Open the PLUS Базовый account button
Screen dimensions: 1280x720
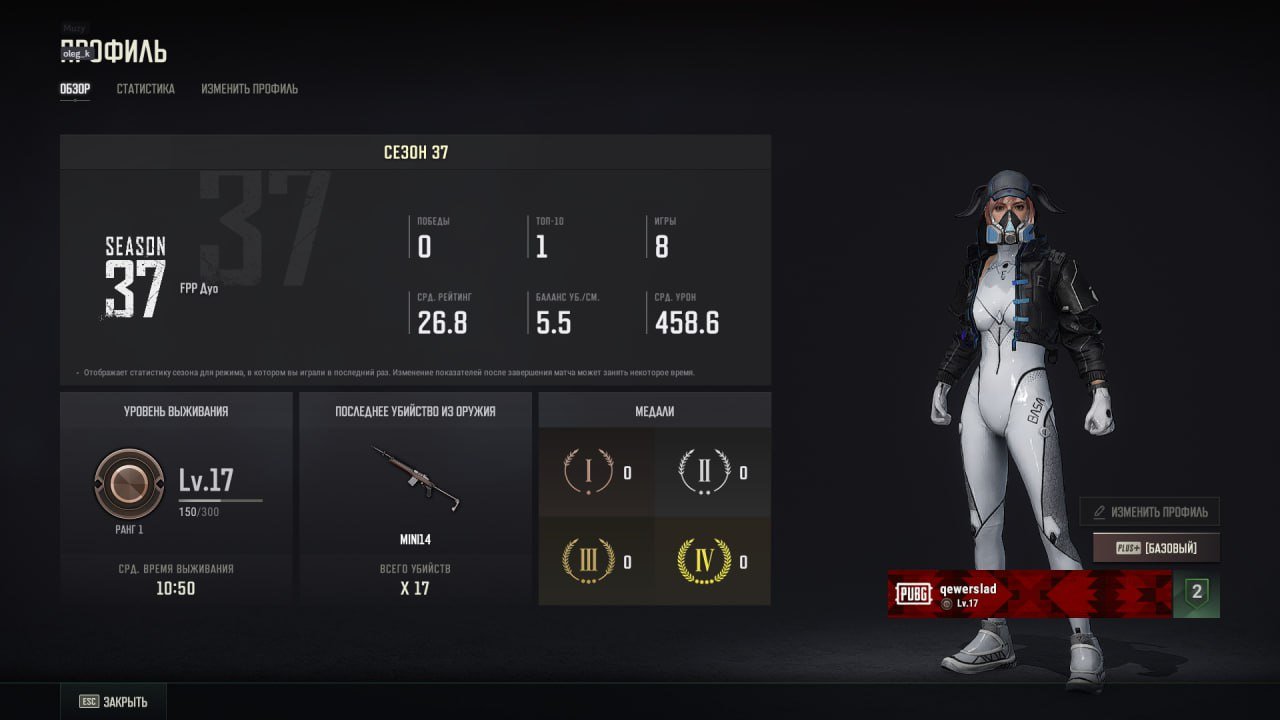click(x=1155, y=548)
